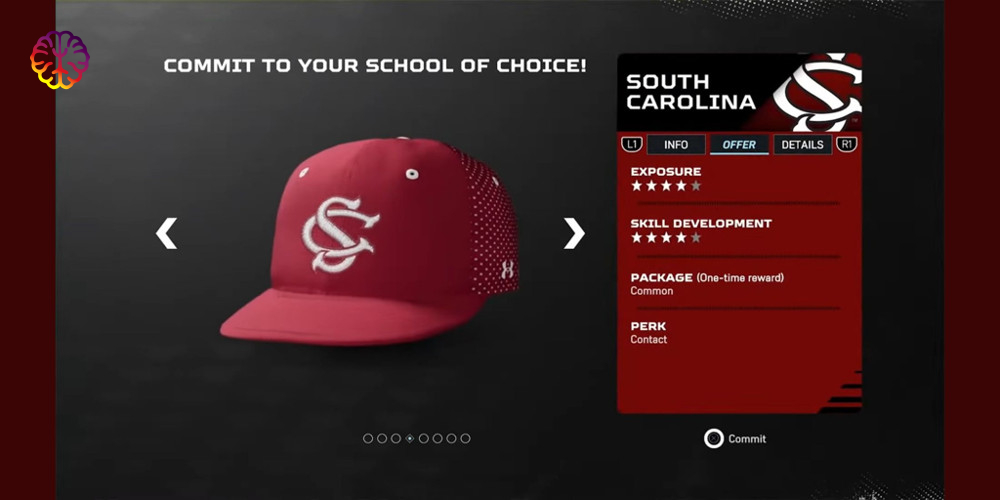
Task: Show the previous school with left arrow
Action: click(x=166, y=233)
